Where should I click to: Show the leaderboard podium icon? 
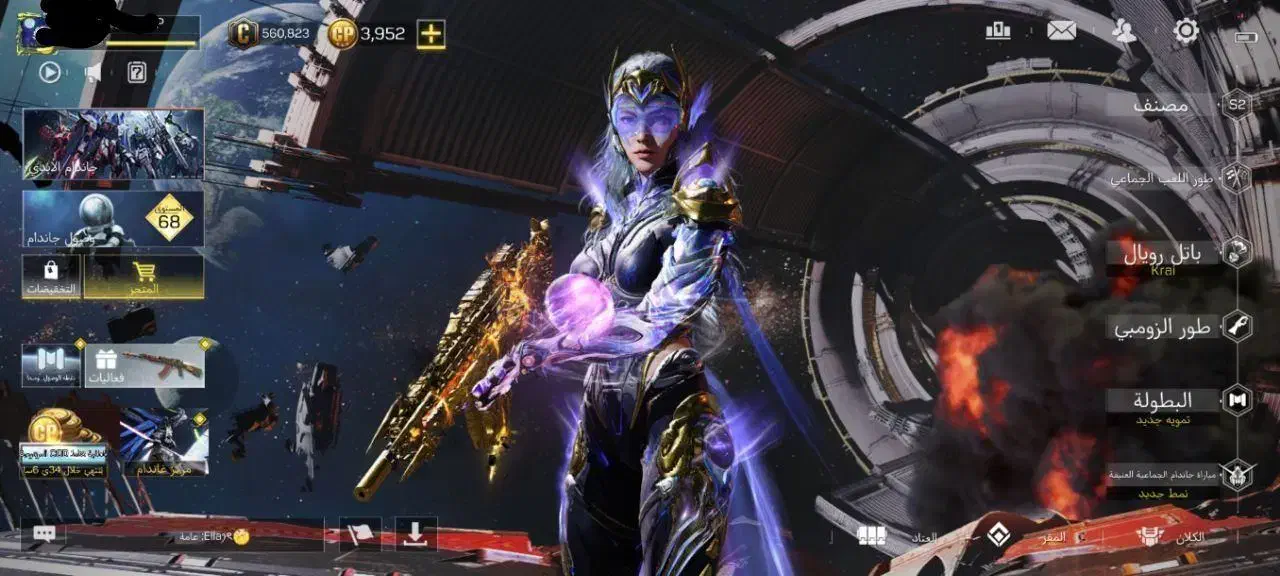point(998,31)
